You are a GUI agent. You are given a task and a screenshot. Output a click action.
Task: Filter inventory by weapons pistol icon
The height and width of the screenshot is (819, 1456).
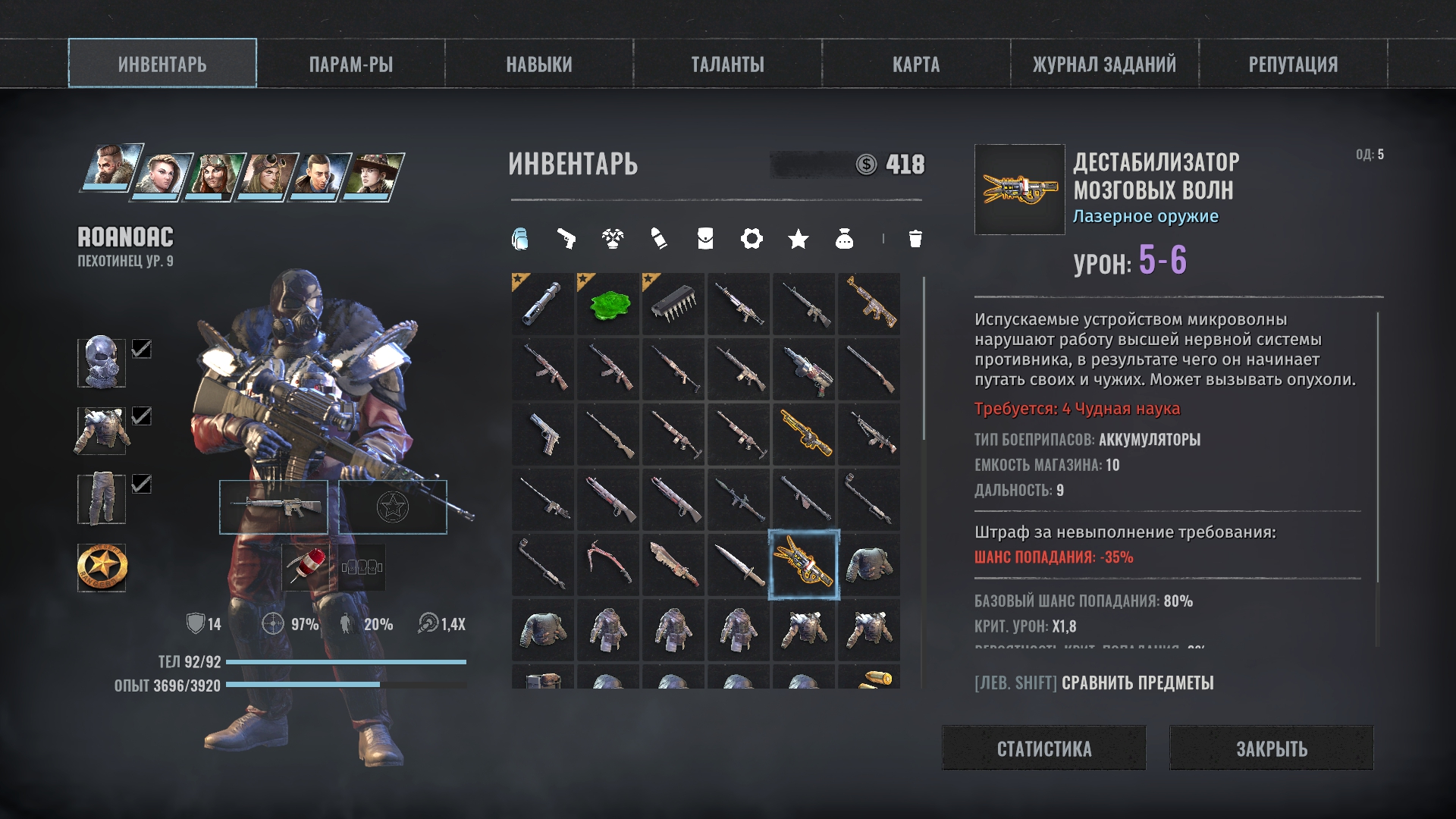(x=566, y=240)
